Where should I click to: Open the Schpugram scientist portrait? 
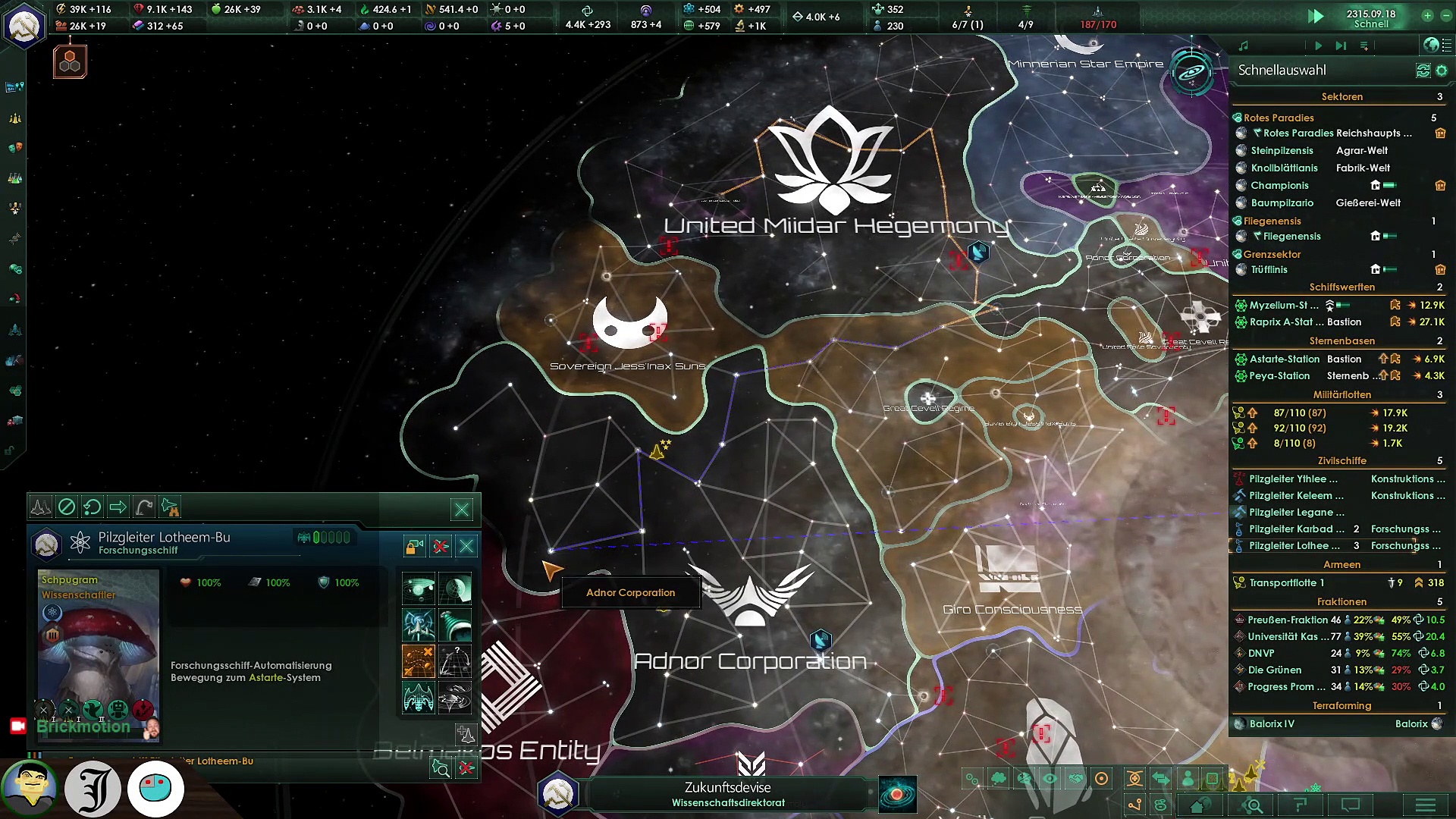99,645
